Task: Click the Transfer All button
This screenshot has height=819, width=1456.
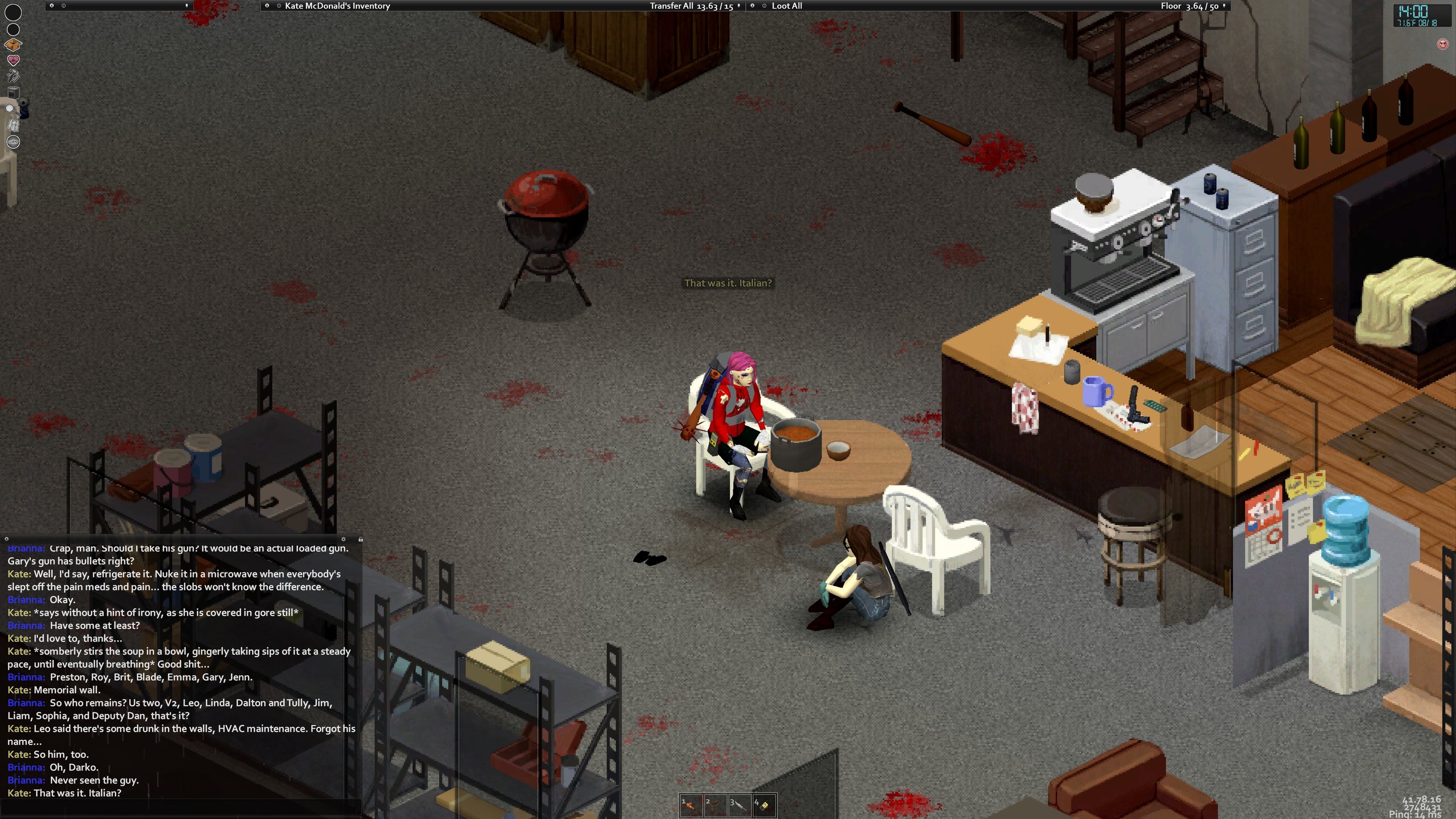Action: pos(671,6)
